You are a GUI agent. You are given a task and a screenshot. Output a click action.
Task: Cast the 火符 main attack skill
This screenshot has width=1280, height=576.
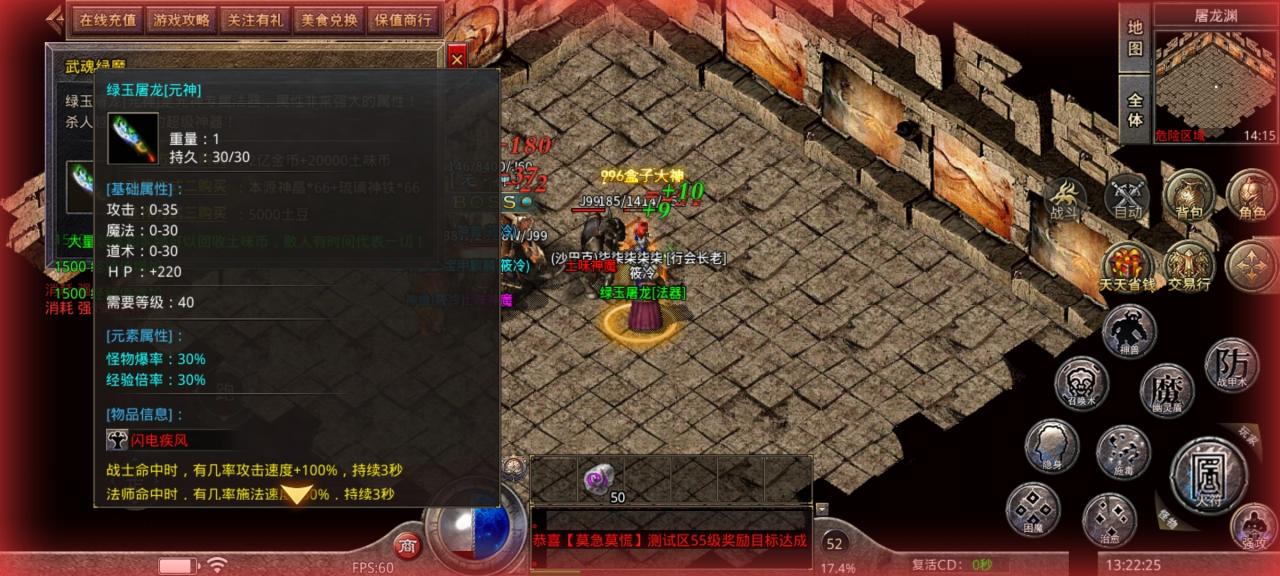pyautogui.click(x=1208, y=473)
